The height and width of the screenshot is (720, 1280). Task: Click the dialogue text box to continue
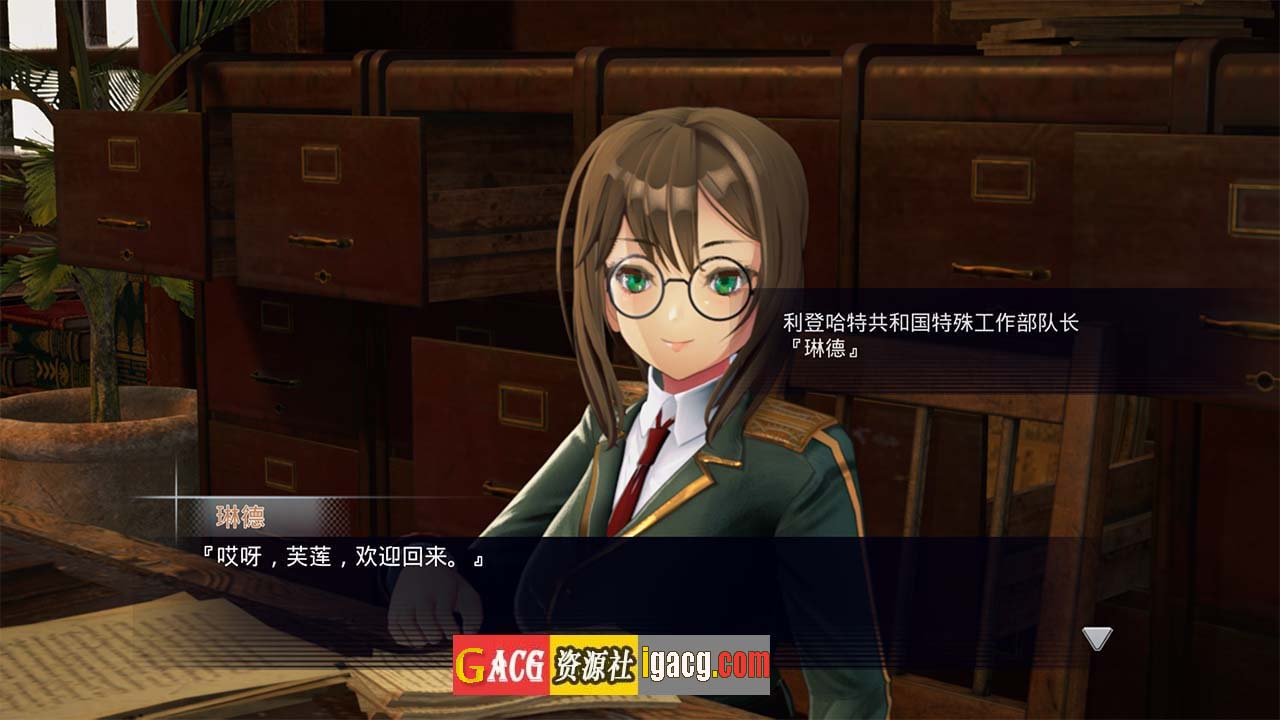640,580
